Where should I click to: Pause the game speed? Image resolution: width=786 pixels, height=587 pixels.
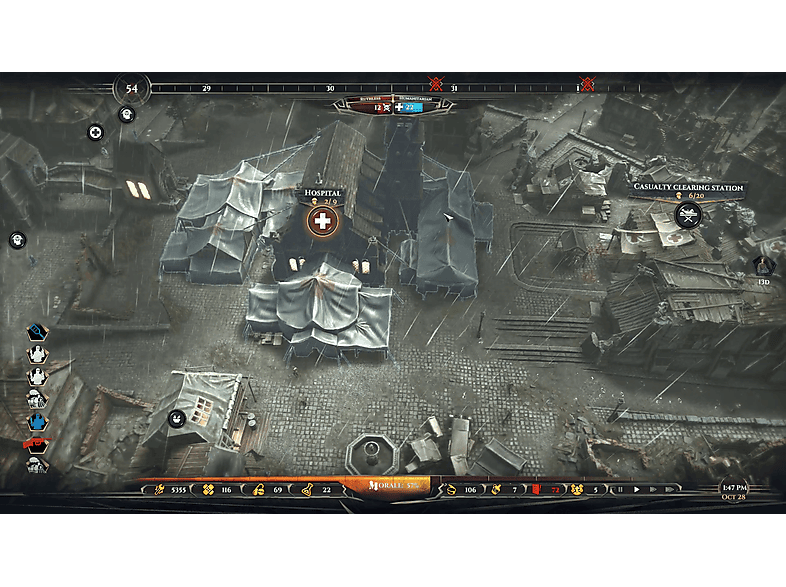(620, 490)
